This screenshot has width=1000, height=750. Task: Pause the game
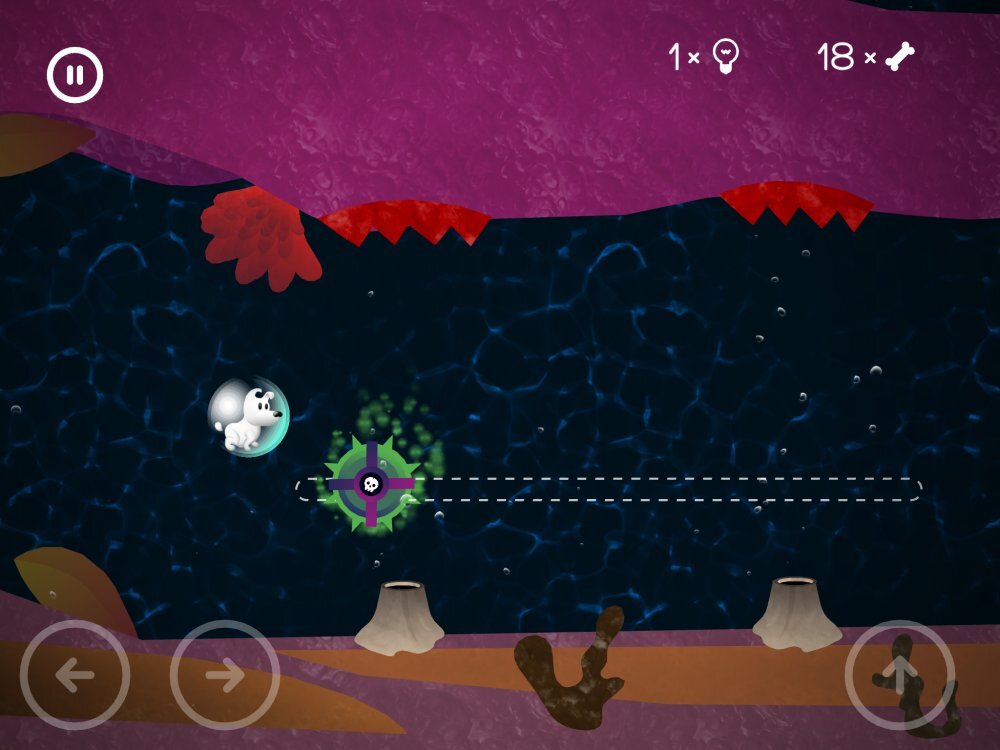click(x=75, y=75)
